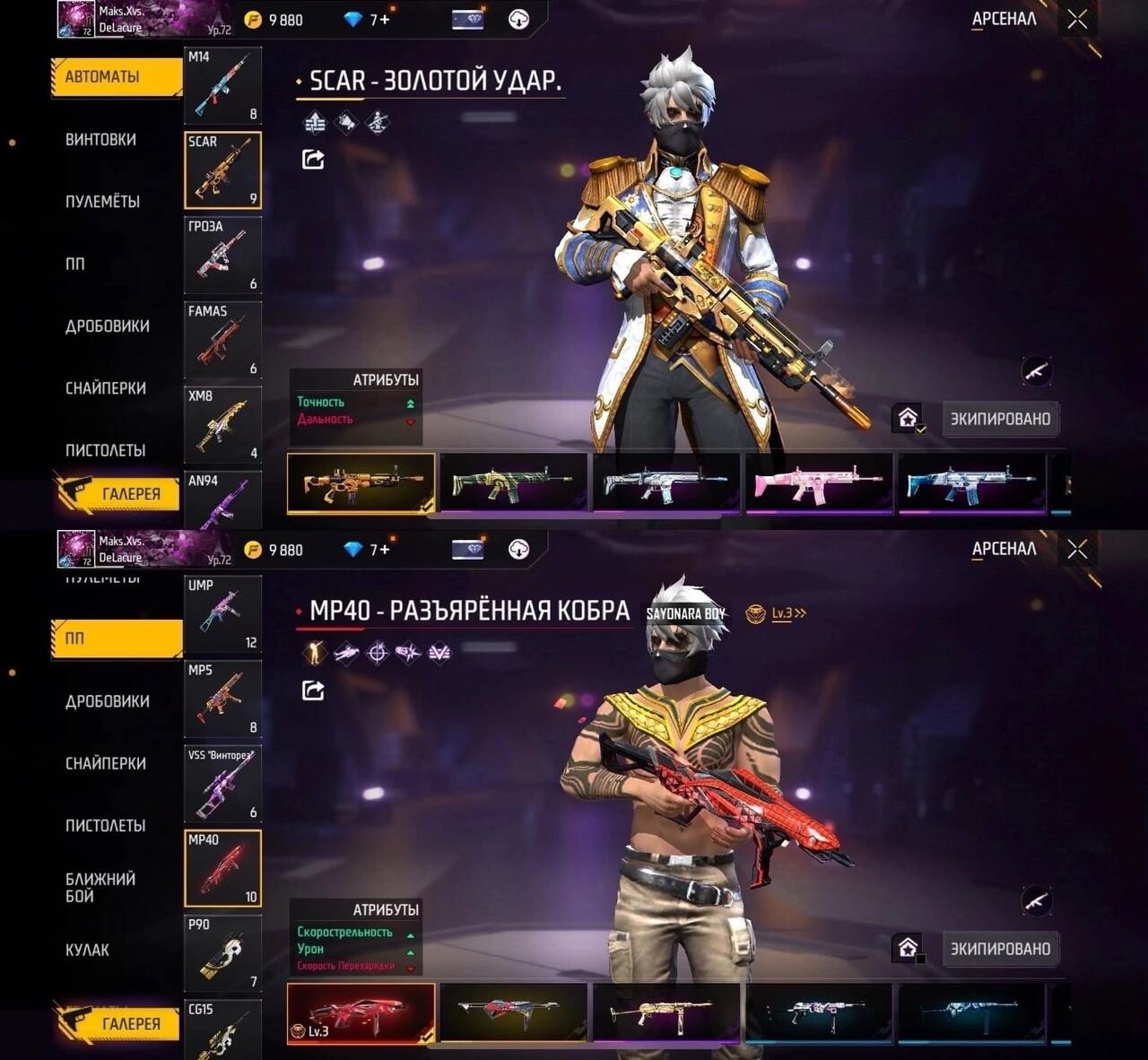Image resolution: width=1148 pixels, height=1060 pixels.
Task: Open the ВИНТОВКИ weapon category
Action: 100,140
